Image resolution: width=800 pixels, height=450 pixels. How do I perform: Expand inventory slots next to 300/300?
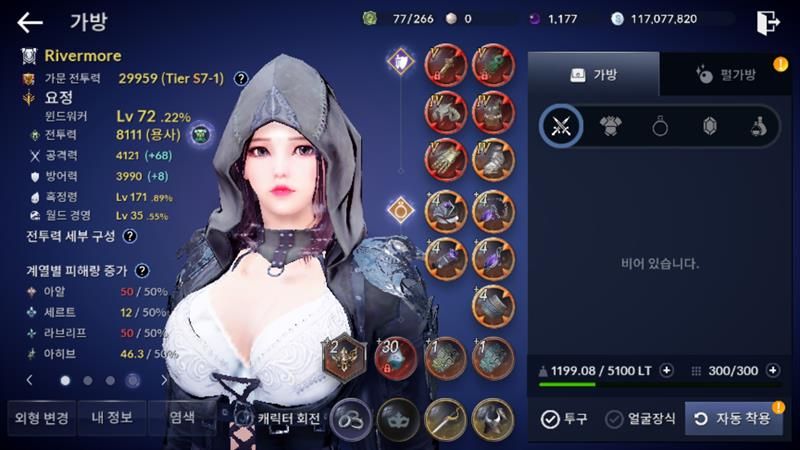[x=773, y=370]
